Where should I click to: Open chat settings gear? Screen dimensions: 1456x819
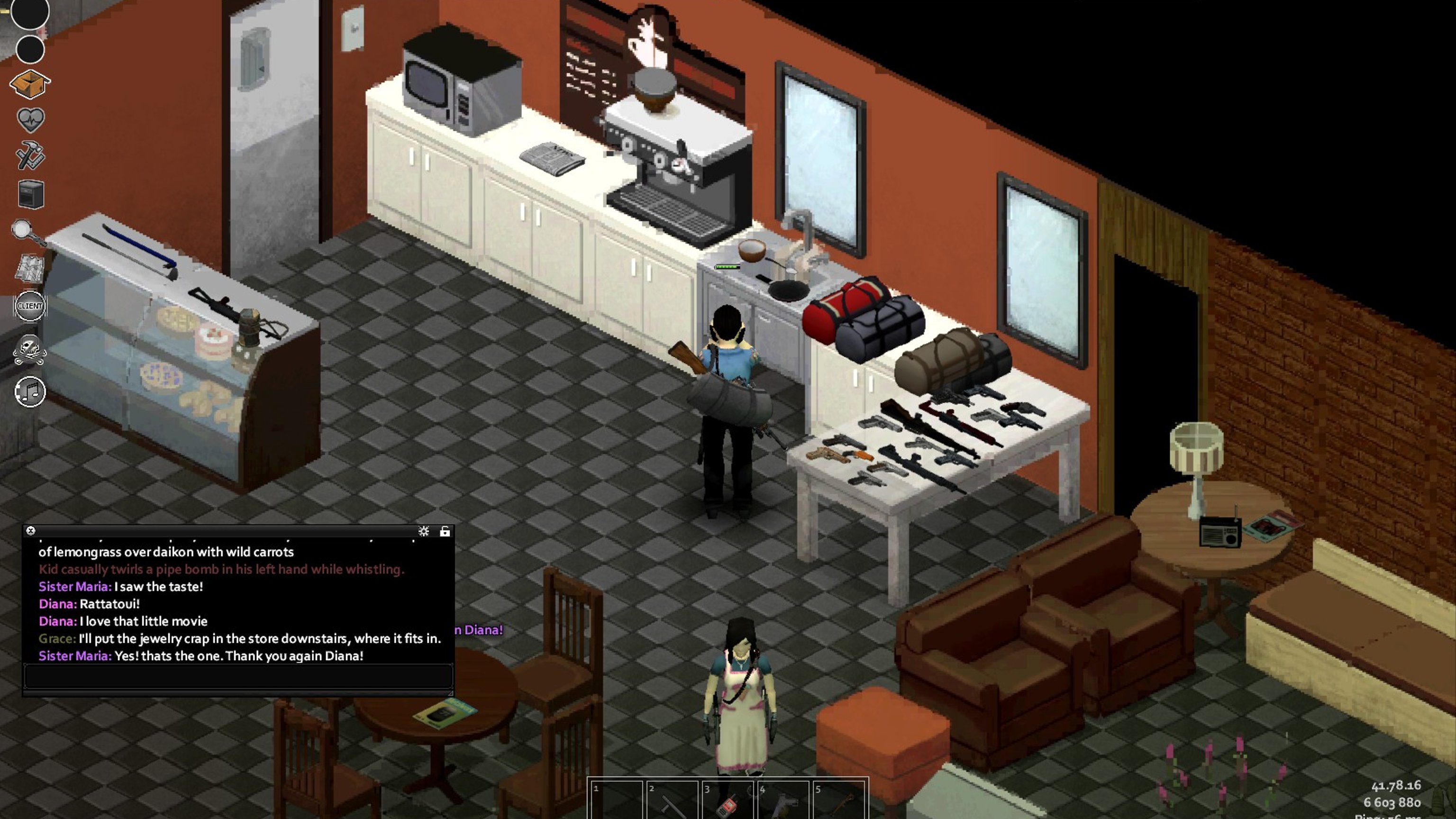pyautogui.click(x=423, y=531)
